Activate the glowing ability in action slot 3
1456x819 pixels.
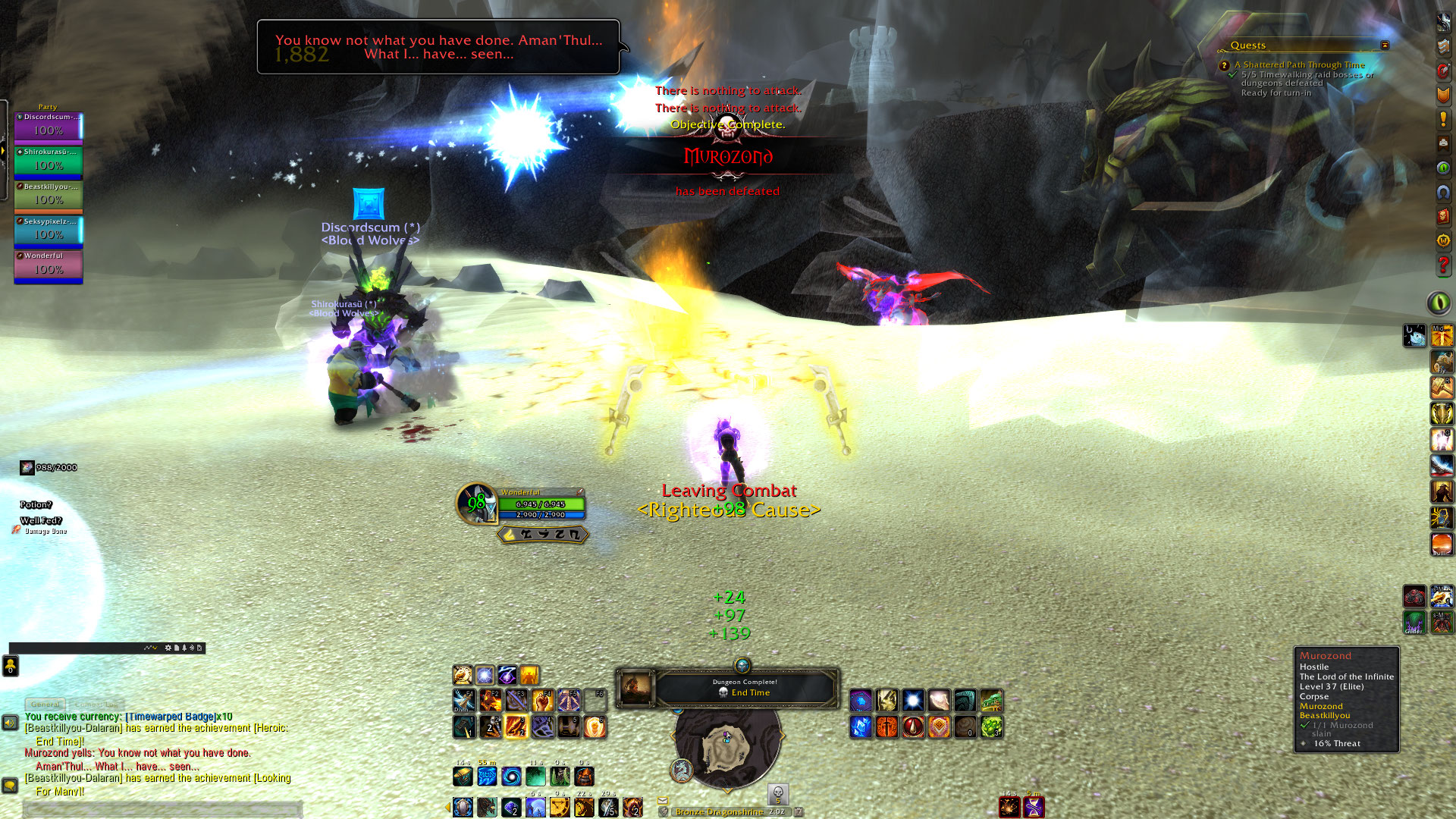pyautogui.click(x=516, y=726)
